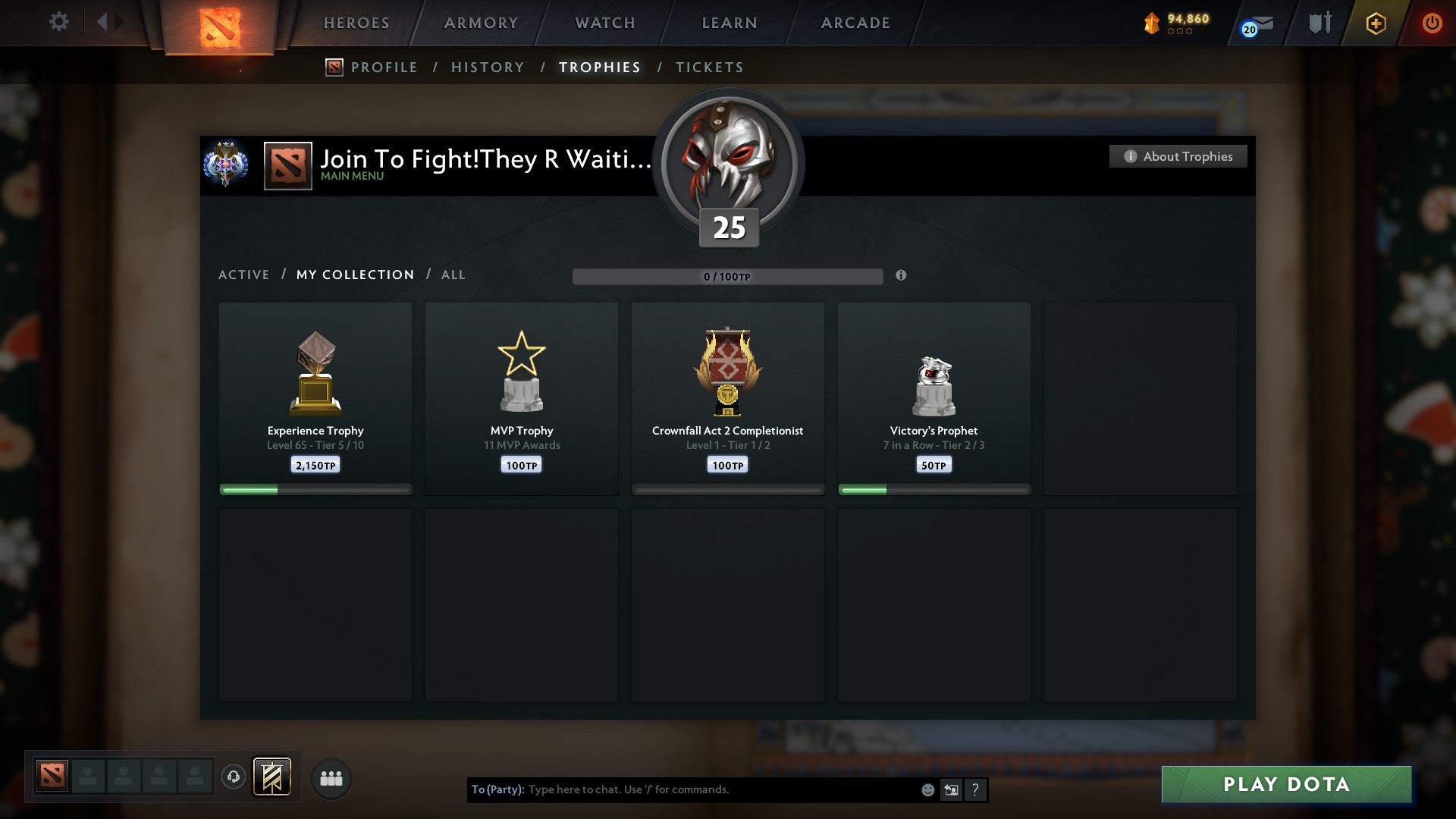Image resolution: width=1456 pixels, height=819 pixels.
Task: Select the shield and sword armory icon
Action: [1319, 23]
